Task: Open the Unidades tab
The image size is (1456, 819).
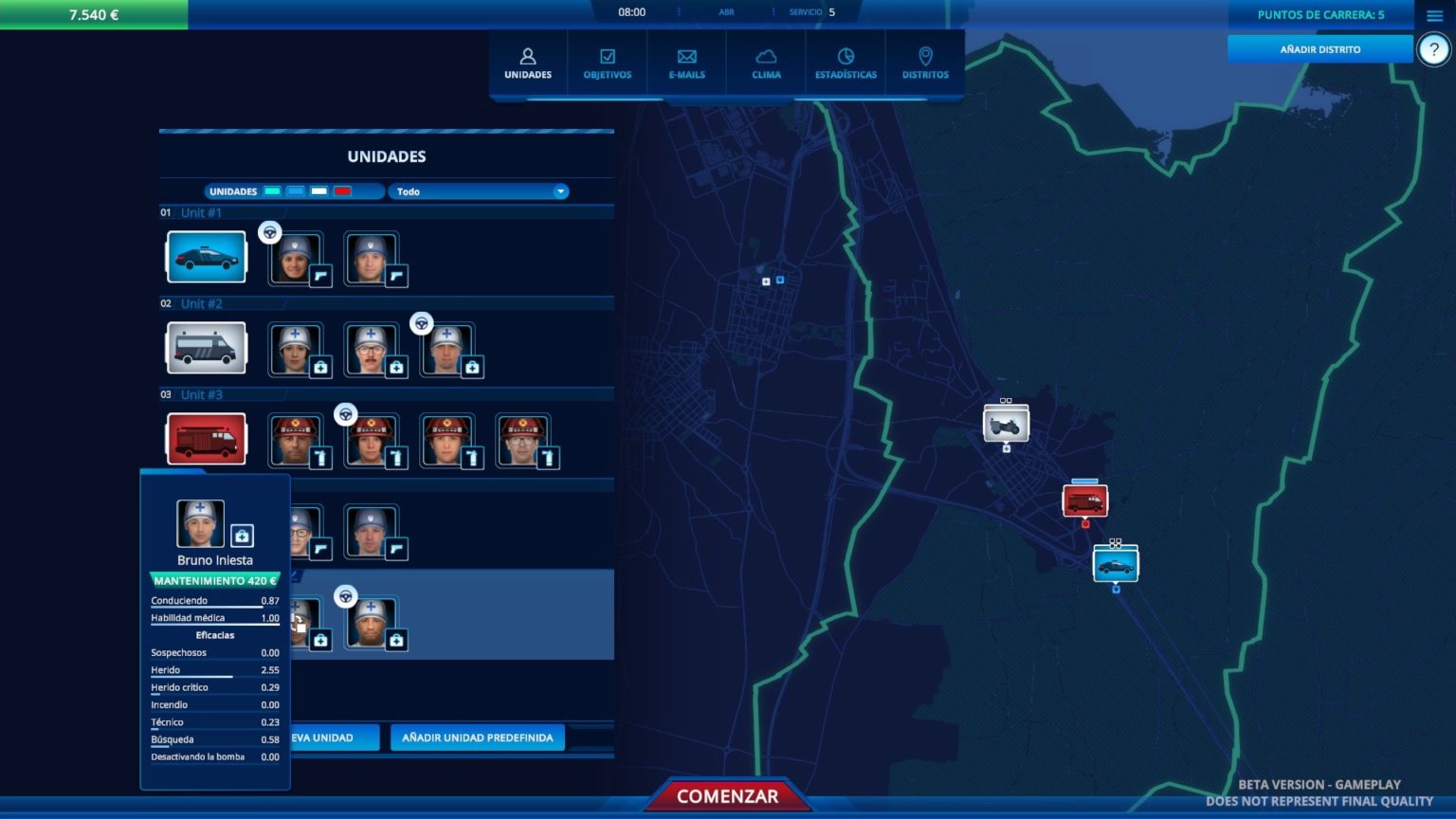Action: [528, 64]
